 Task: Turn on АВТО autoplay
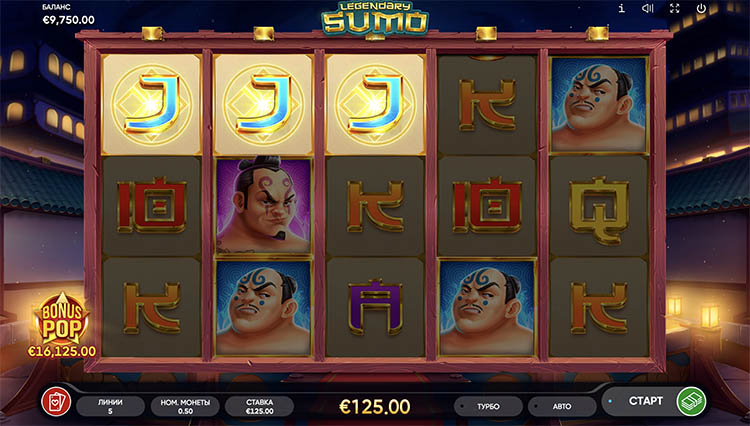pyautogui.click(x=561, y=407)
